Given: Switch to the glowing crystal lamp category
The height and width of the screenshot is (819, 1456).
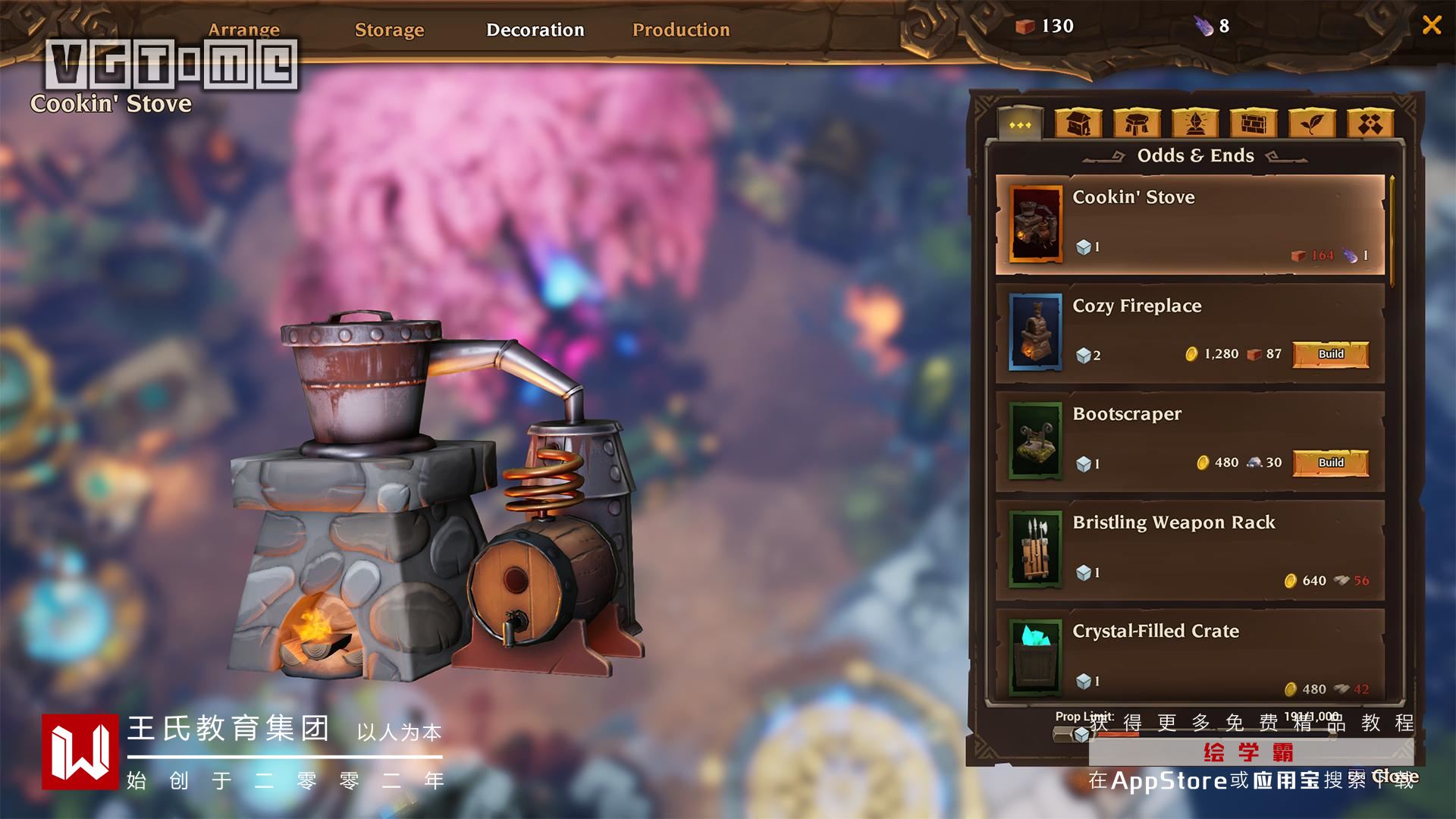Looking at the screenshot, I should pyautogui.click(x=1195, y=124).
